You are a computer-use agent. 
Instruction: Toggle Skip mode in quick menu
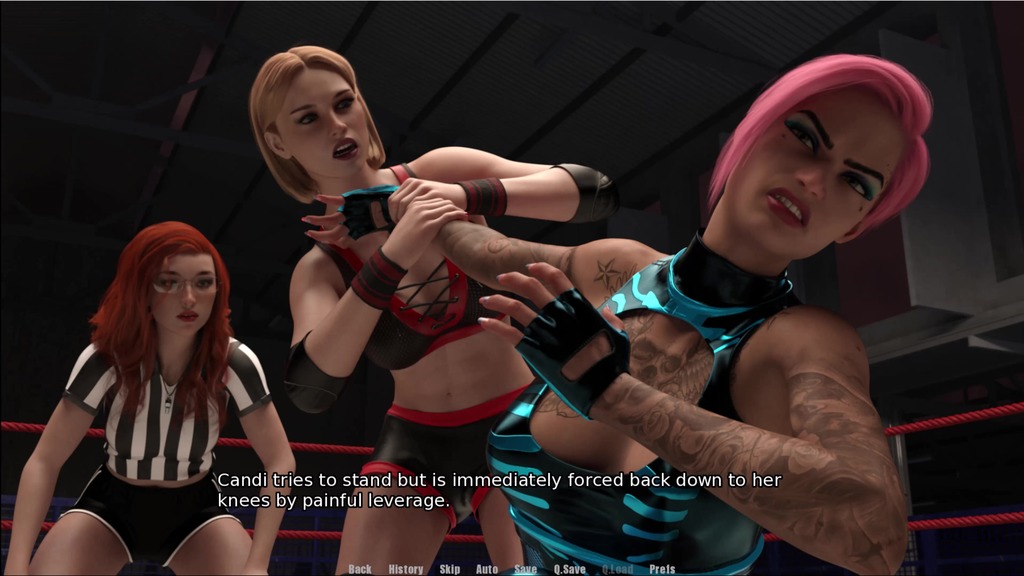(x=450, y=569)
